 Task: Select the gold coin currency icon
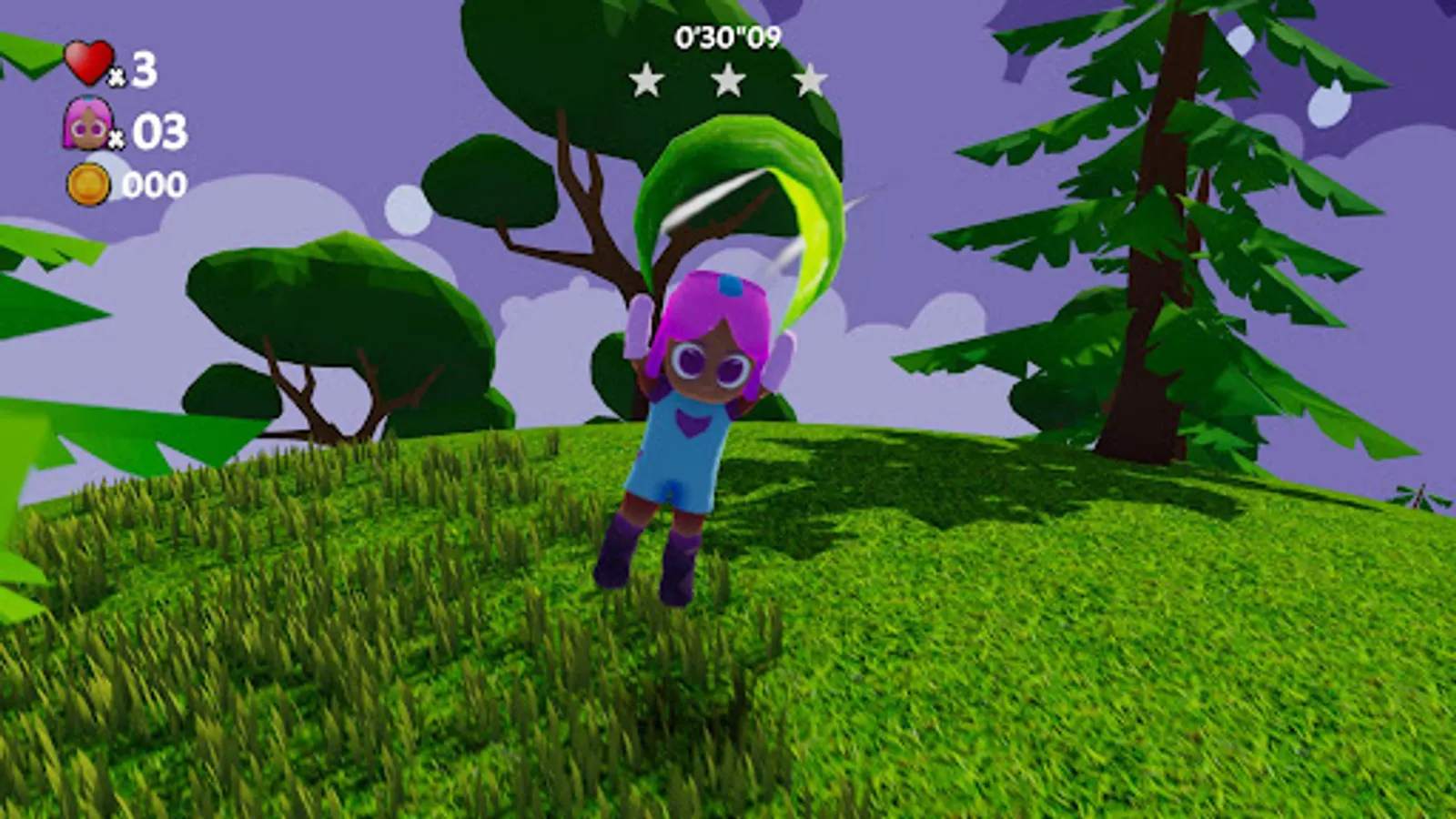(88, 182)
